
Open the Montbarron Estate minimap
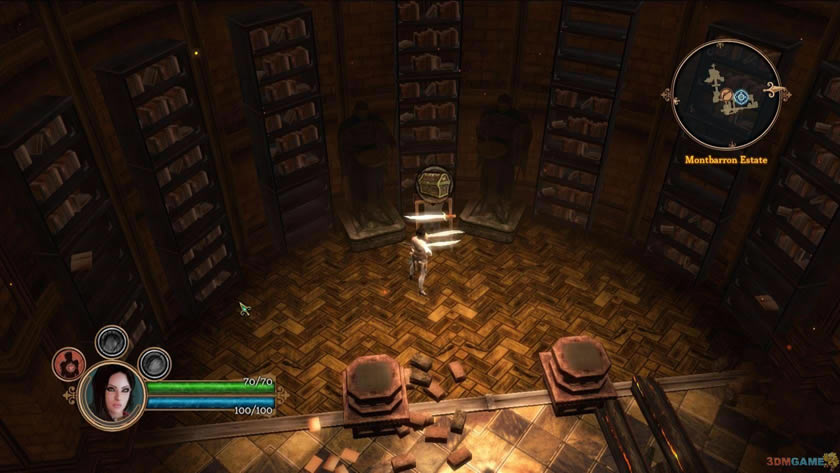(727, 96)
